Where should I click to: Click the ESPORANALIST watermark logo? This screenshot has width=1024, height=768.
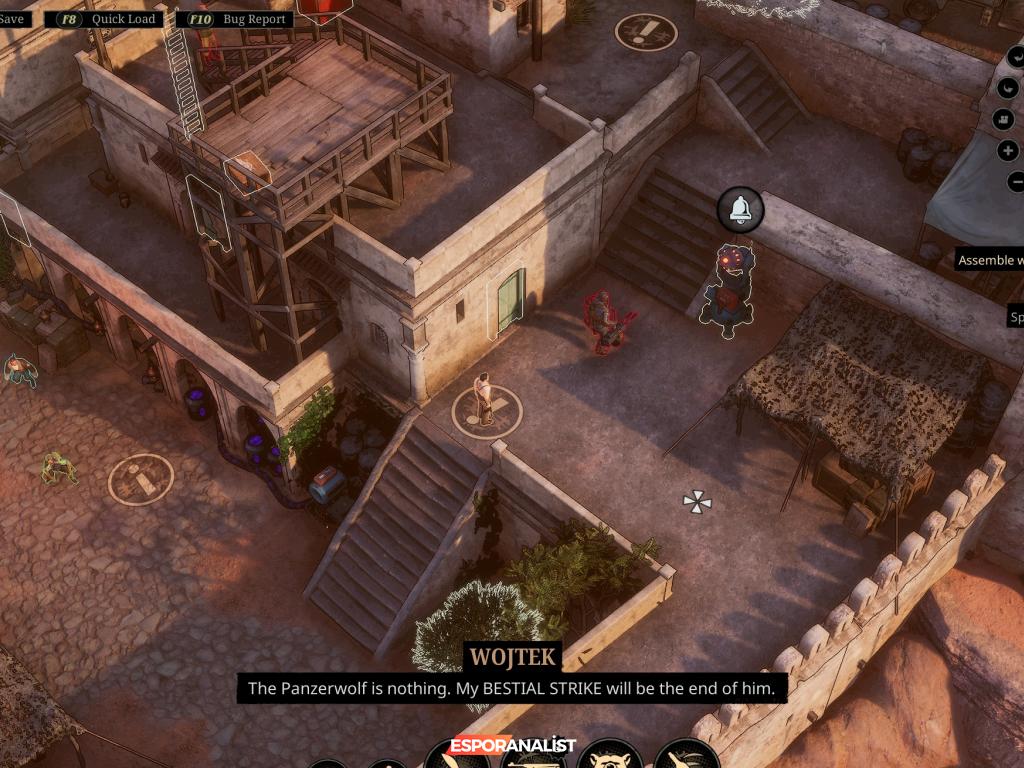(x=512, y=745)
